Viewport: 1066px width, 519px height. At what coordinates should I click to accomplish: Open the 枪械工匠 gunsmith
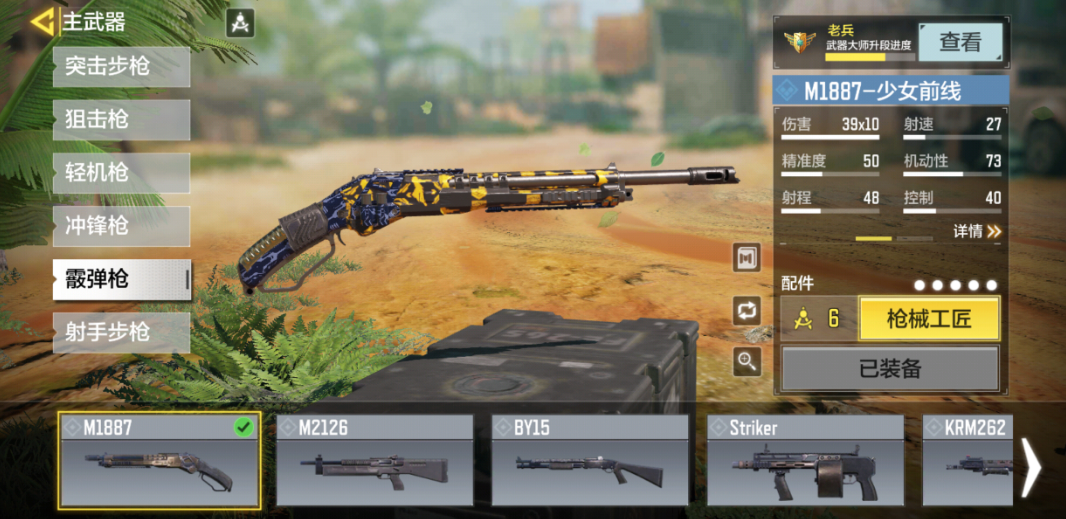point(929,320)
